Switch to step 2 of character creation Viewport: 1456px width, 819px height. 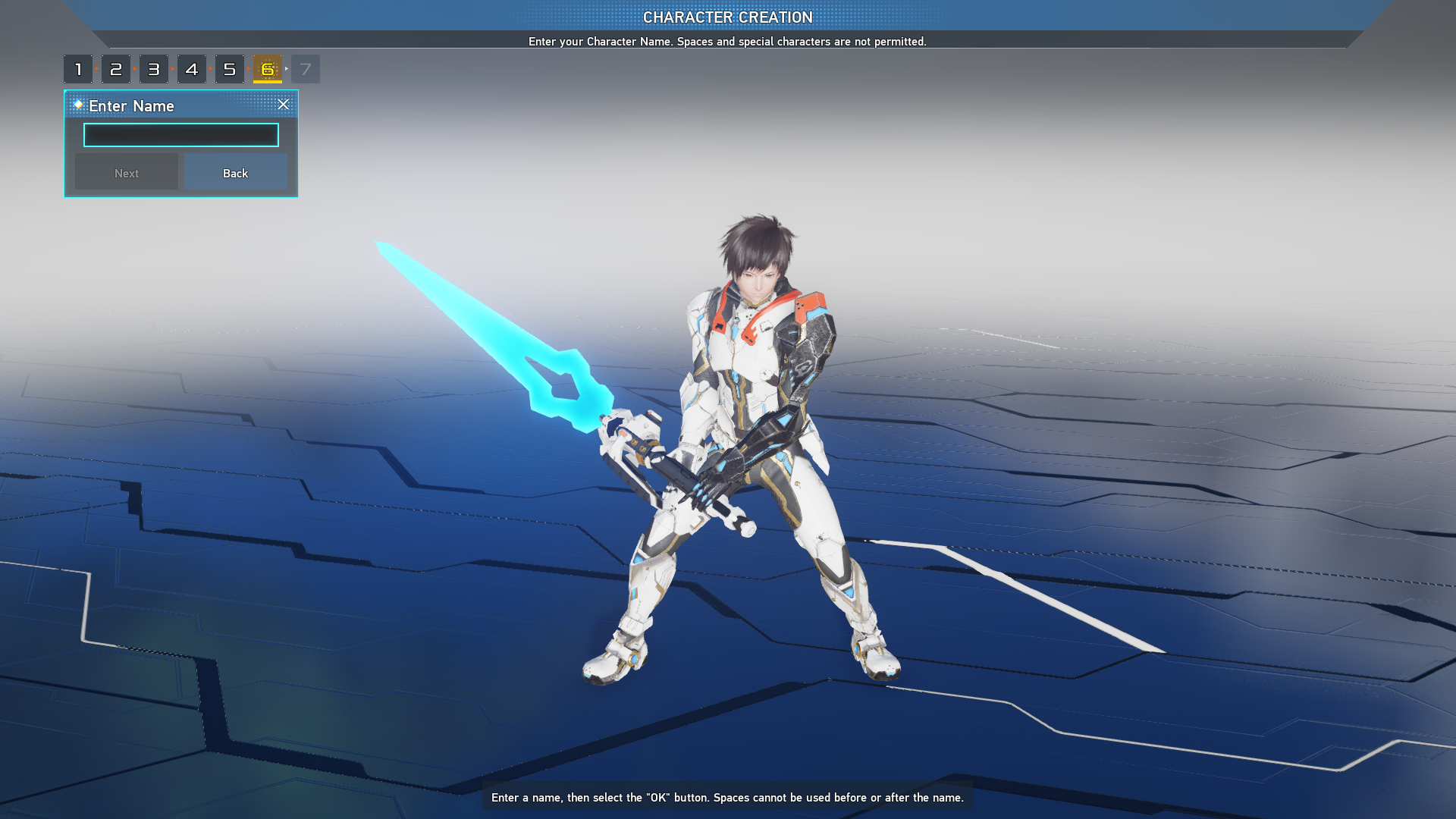point(116,68)
